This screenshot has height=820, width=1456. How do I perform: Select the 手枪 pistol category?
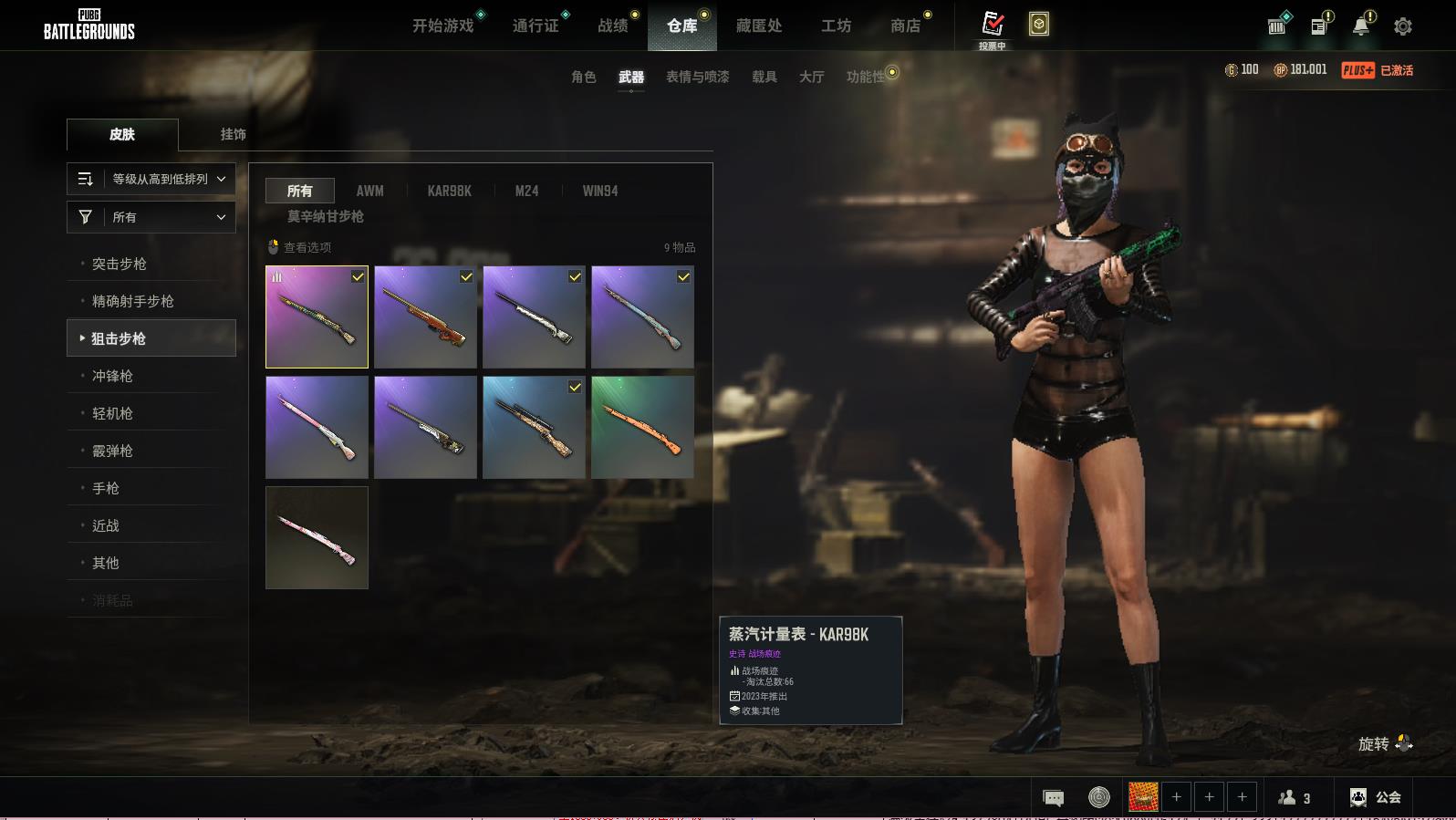(x=106, y=488)
